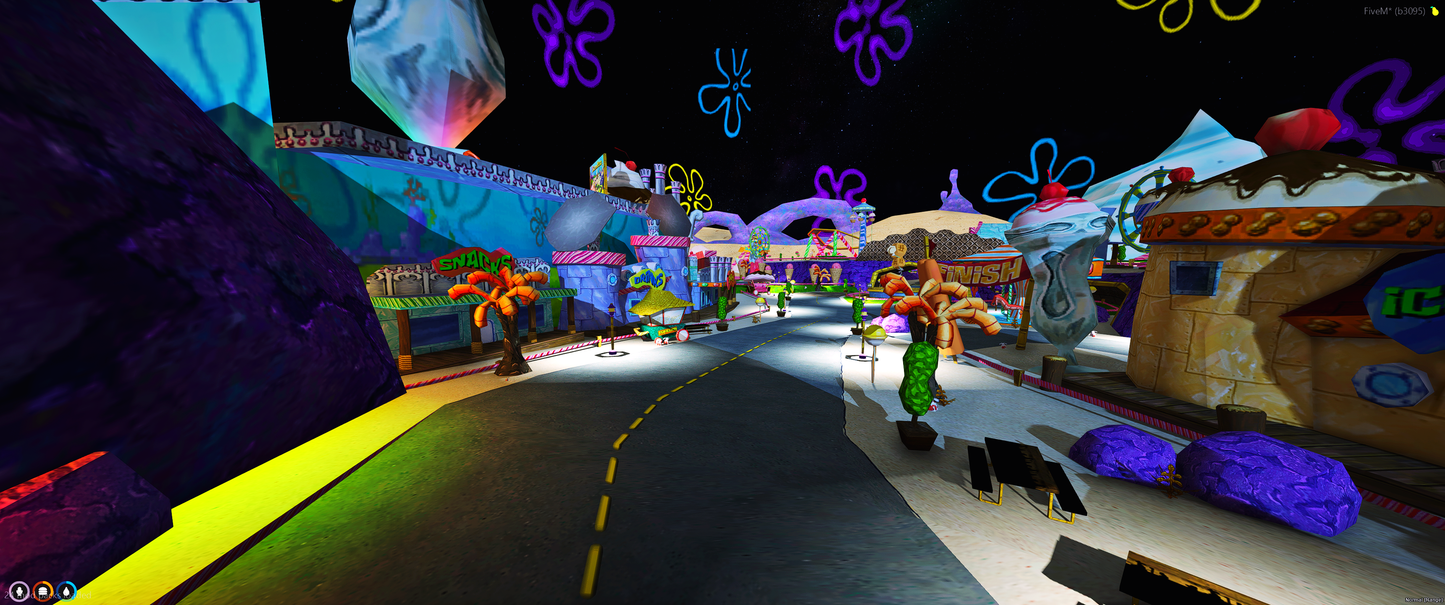Click the water droplet thirst icon
Image resolution: width=1445 pixels, height=605 pixels.
(x=66, y=592)
